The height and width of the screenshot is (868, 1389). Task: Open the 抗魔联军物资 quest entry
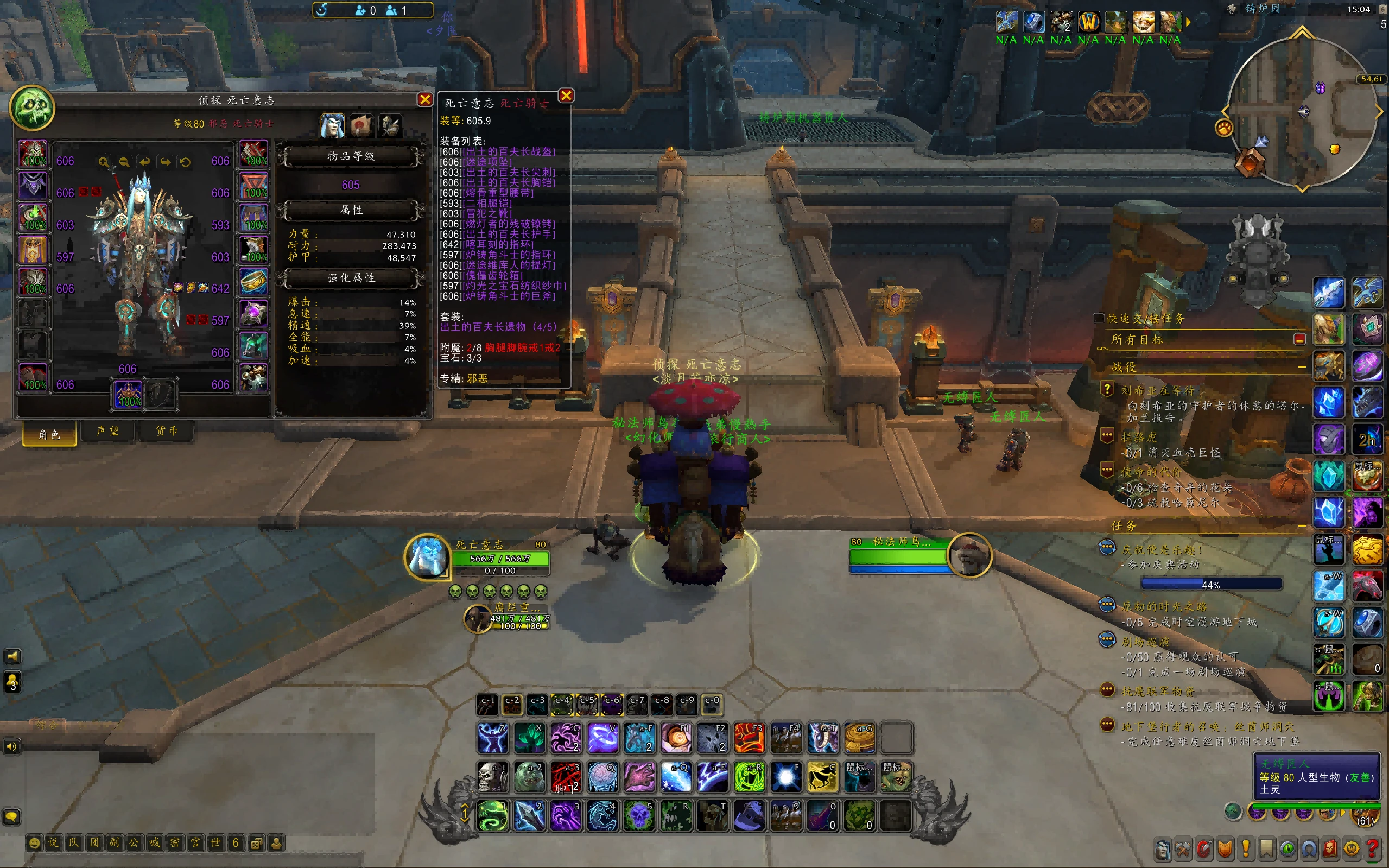(x=1158, y=691)
